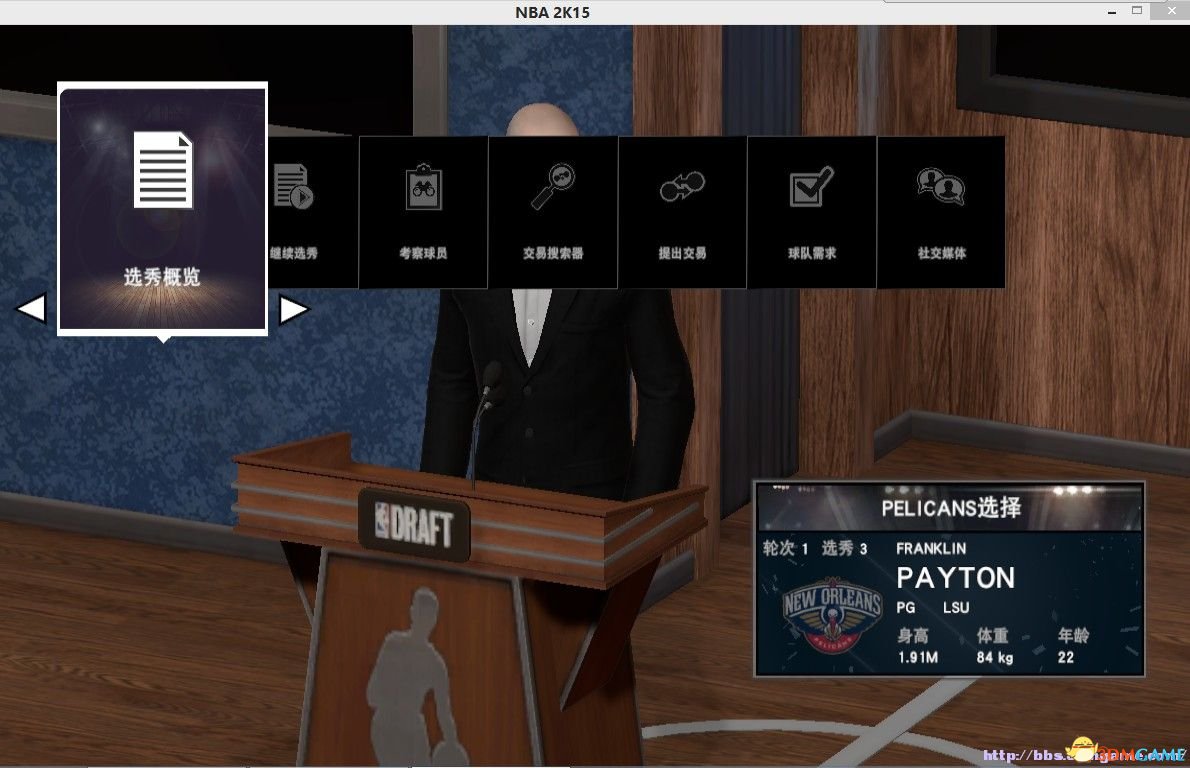Select 提出交易 propose trade tile

coord(682,212)
